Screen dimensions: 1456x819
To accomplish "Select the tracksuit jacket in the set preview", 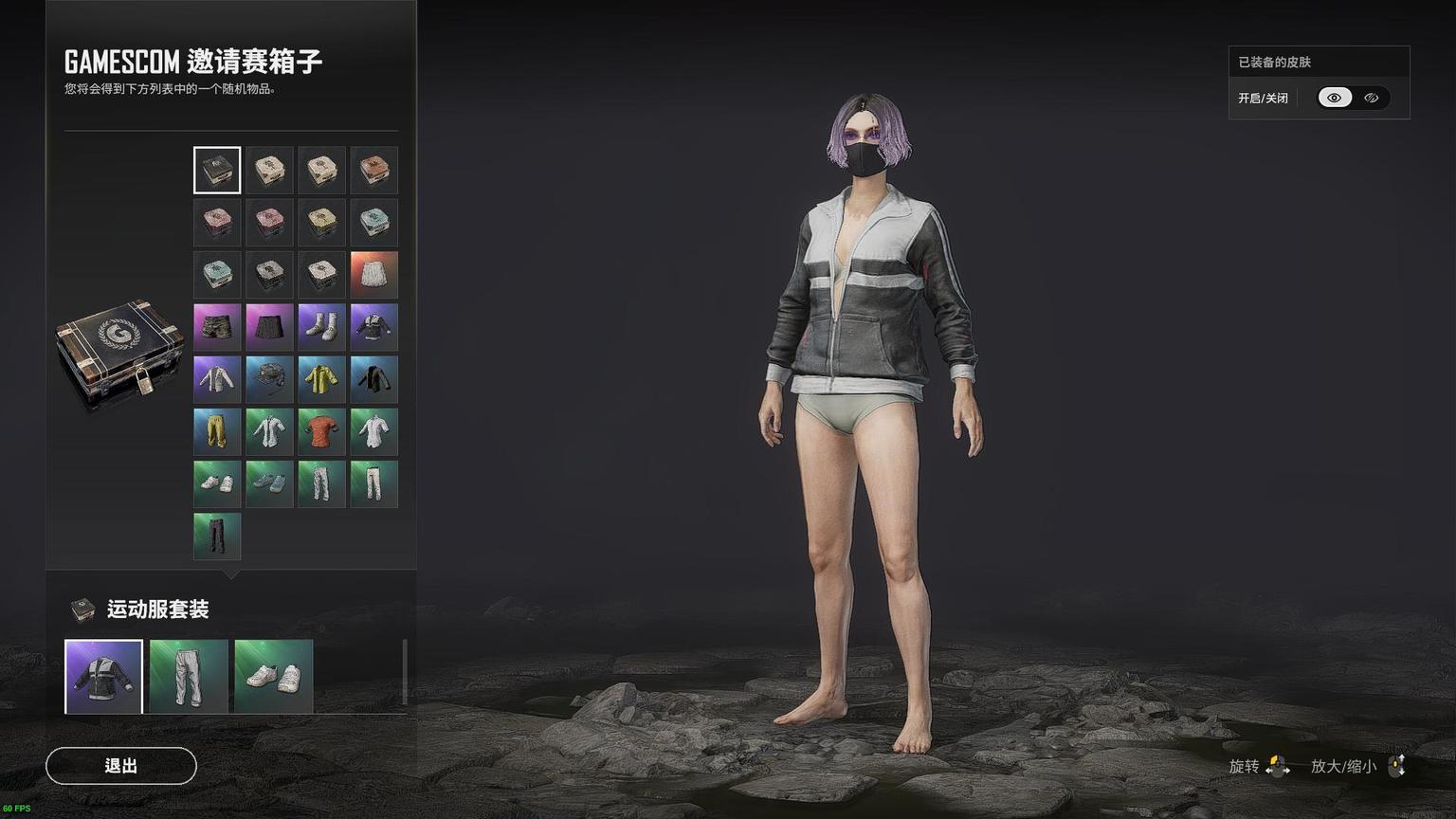I will (x=103, y=676).
